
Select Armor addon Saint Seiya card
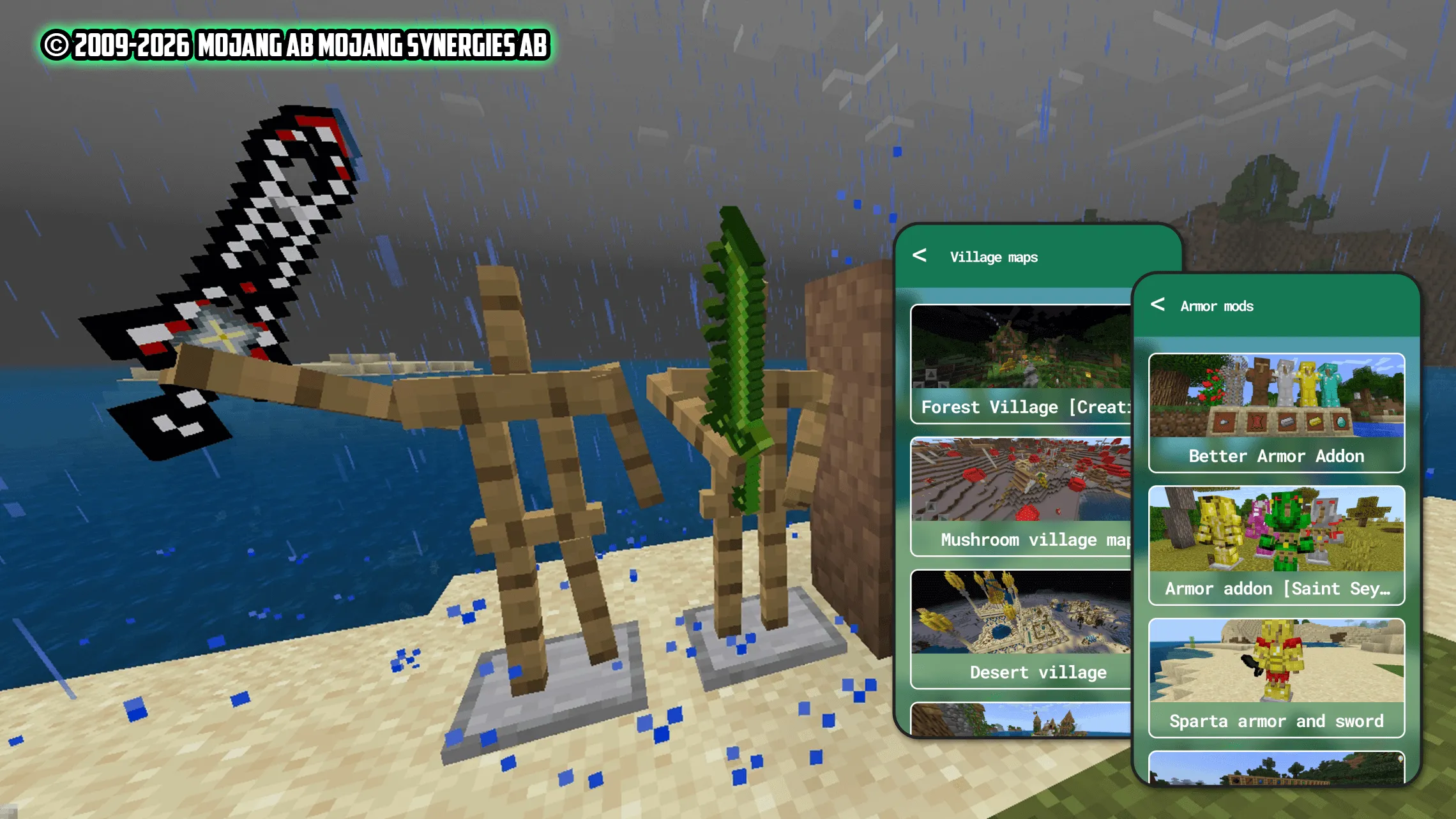[1276, 546]
